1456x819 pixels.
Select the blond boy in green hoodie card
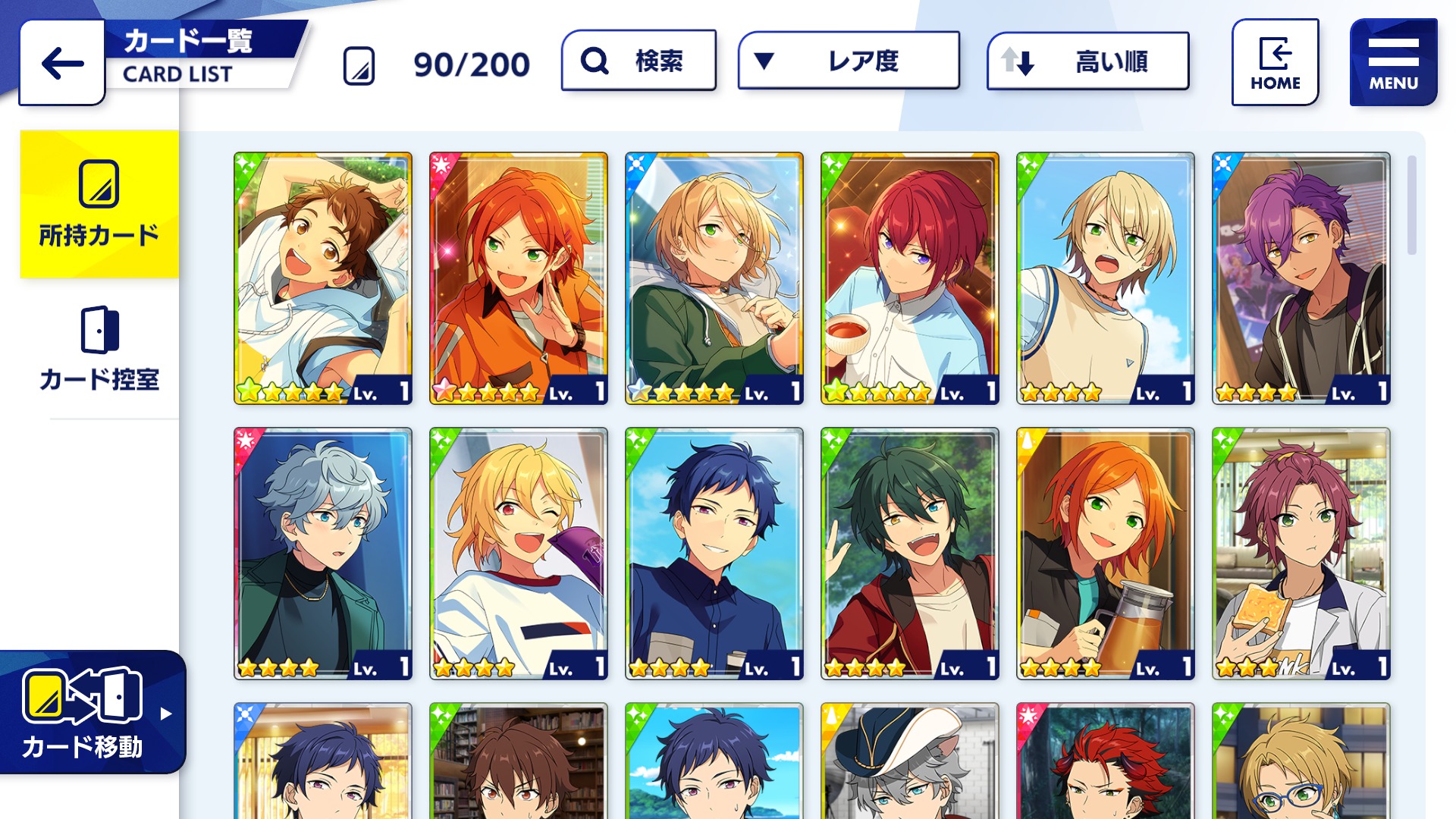714,278
